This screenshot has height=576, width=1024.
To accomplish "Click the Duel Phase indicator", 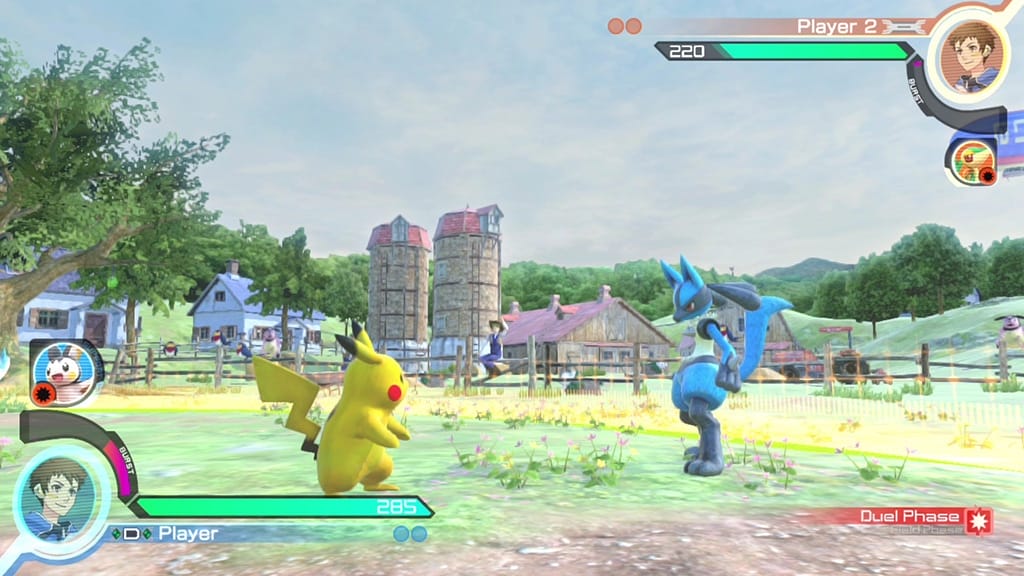I will [913, 517].
